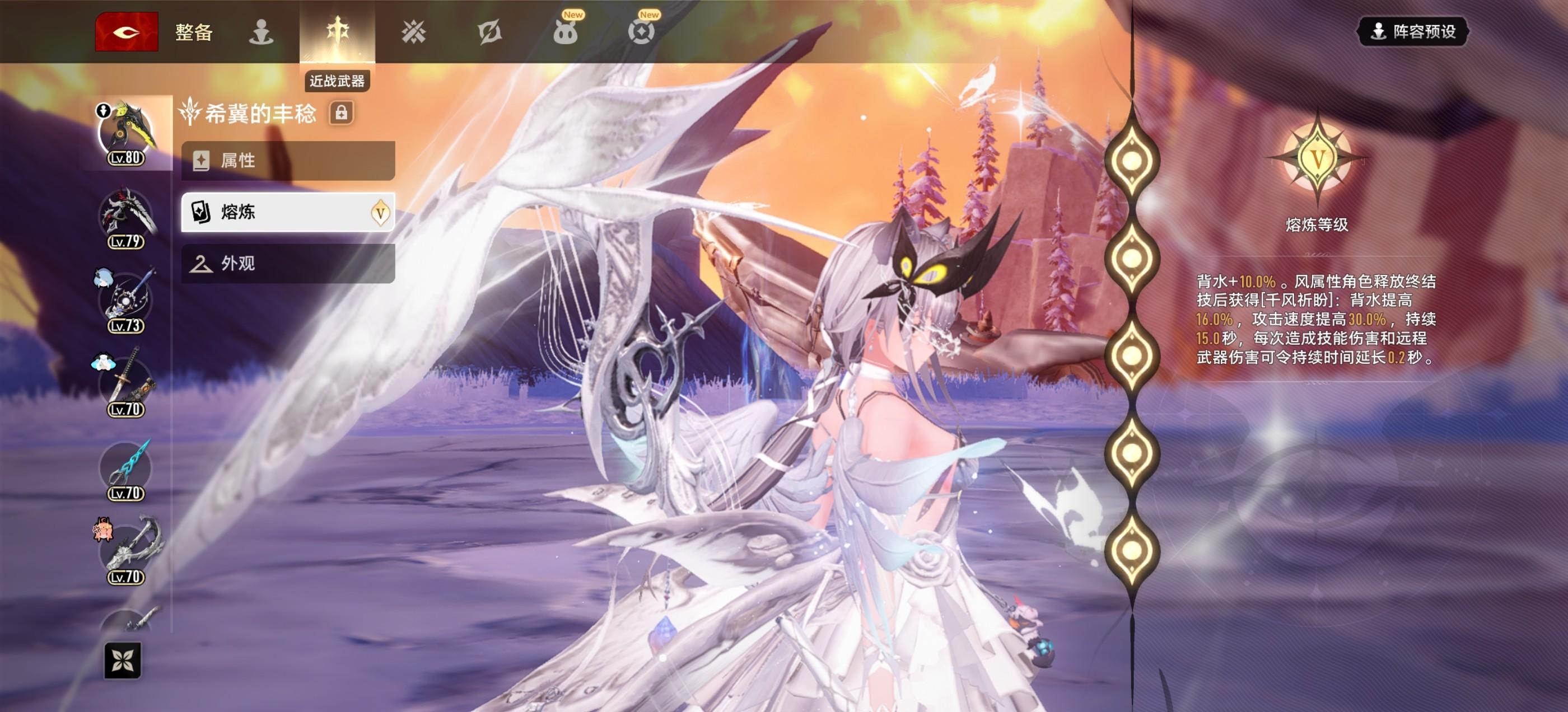Open the circular tab marked New
This screenshot has height=712, width=1568.
pos(641,32)
